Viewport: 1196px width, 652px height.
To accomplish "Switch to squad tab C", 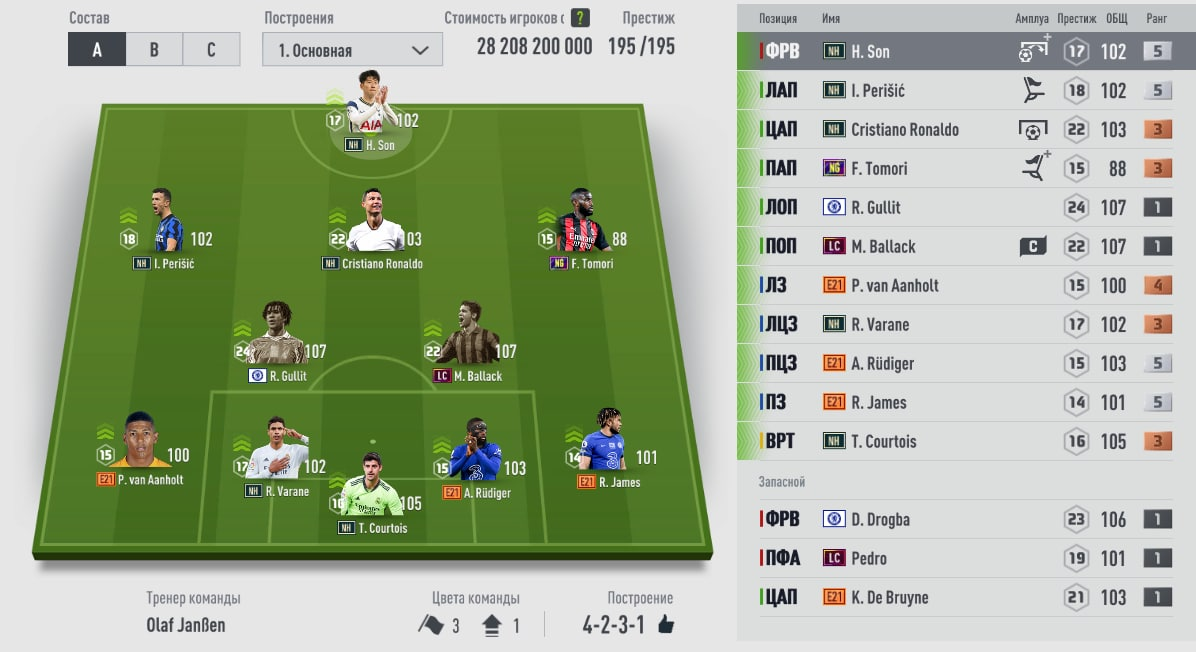I will tap(211, 50).
